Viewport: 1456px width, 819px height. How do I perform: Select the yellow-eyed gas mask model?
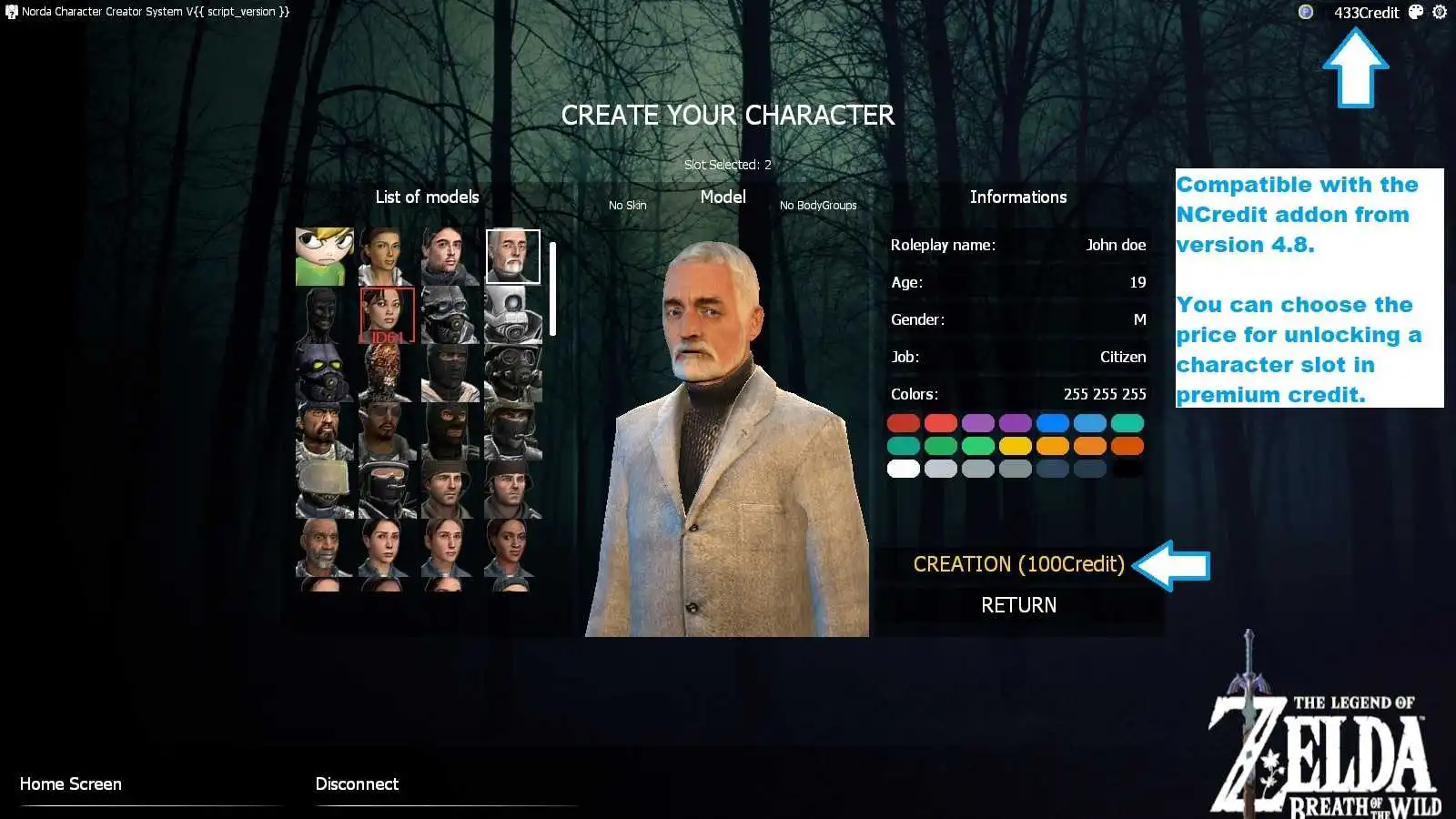pos(324,373)
